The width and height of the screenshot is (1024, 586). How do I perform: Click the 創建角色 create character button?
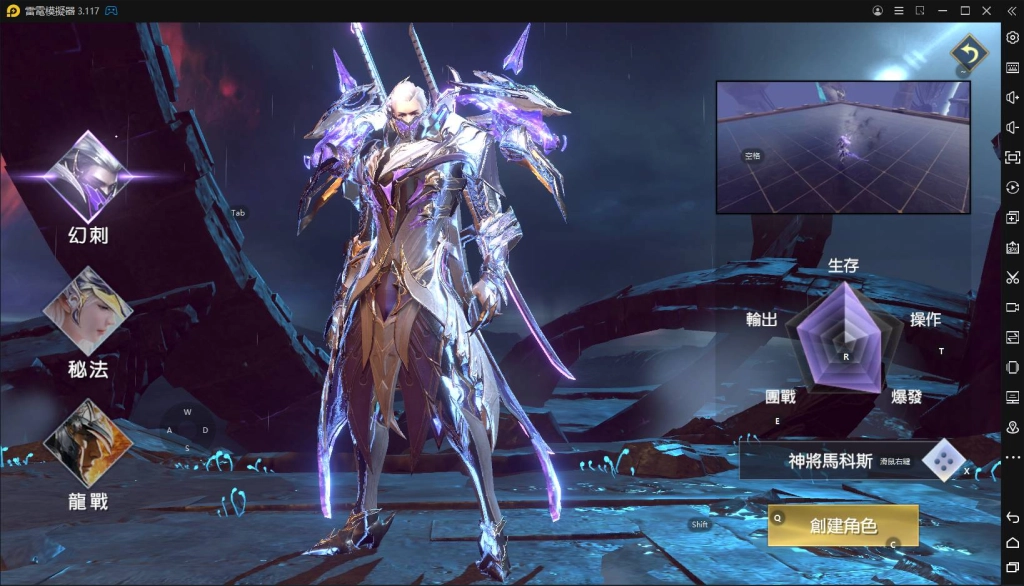coord(842,525)
